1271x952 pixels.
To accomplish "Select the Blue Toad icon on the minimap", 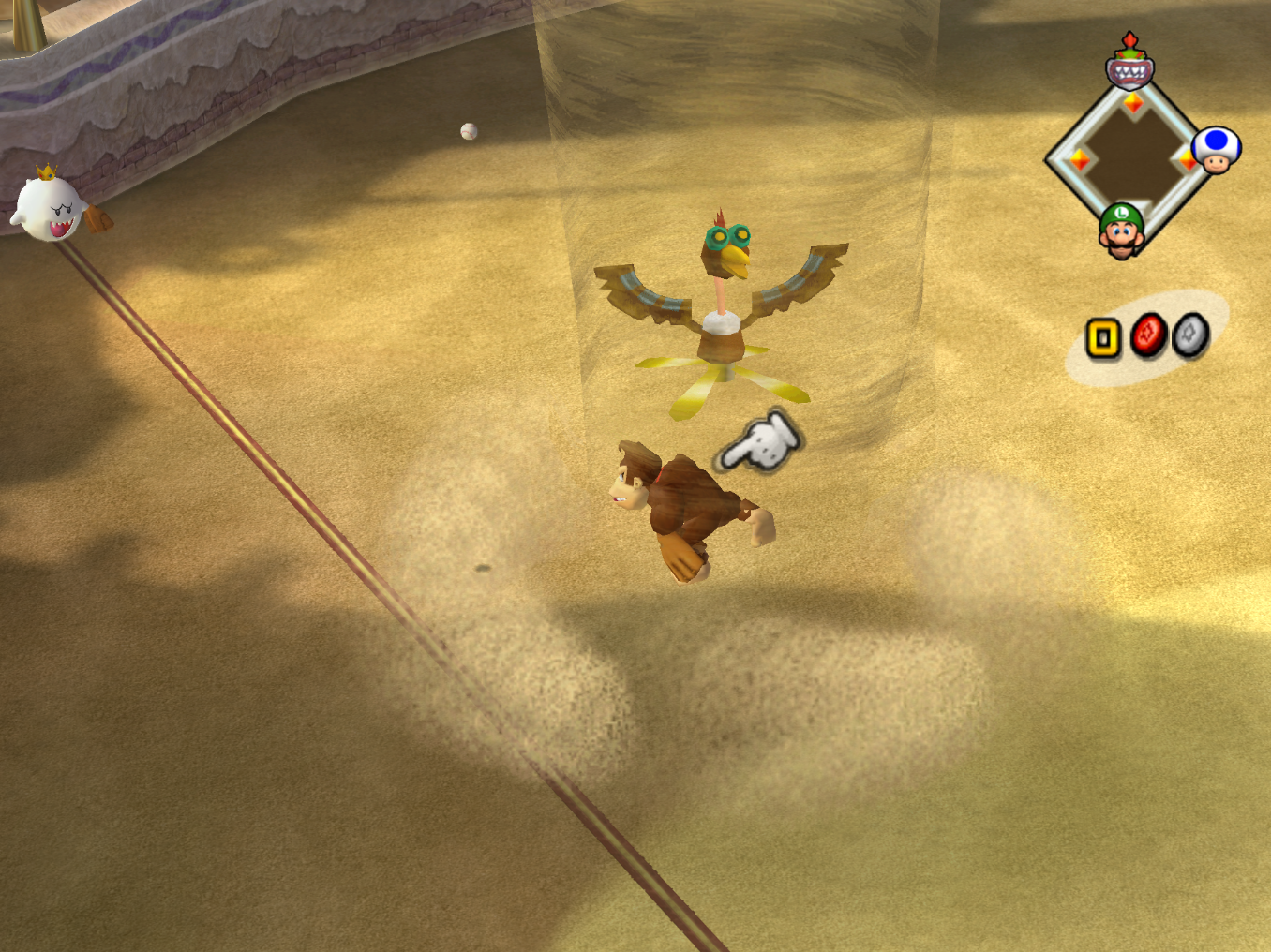I will (1216, 150).
